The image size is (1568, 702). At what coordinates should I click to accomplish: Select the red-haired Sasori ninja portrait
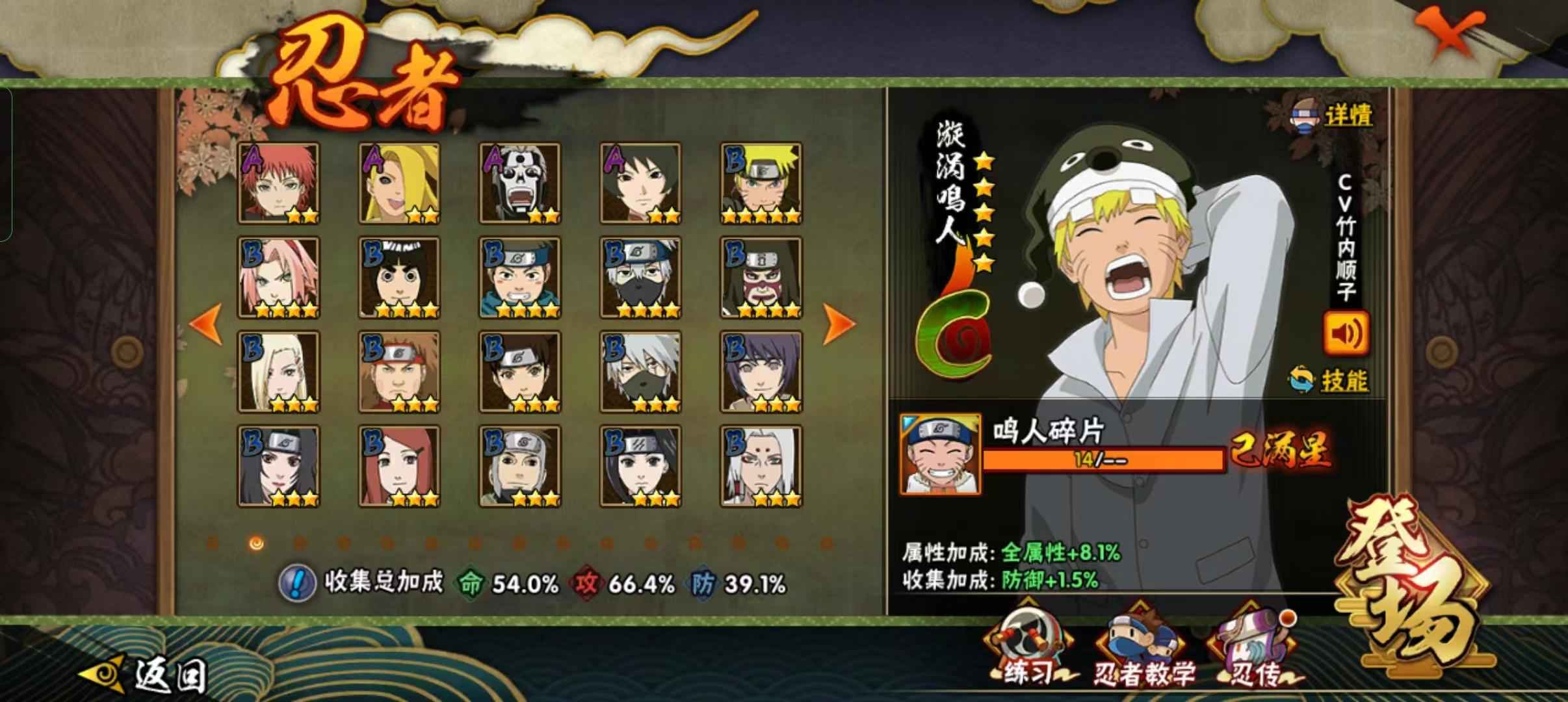pyautogui.click(x=278, y=183)
